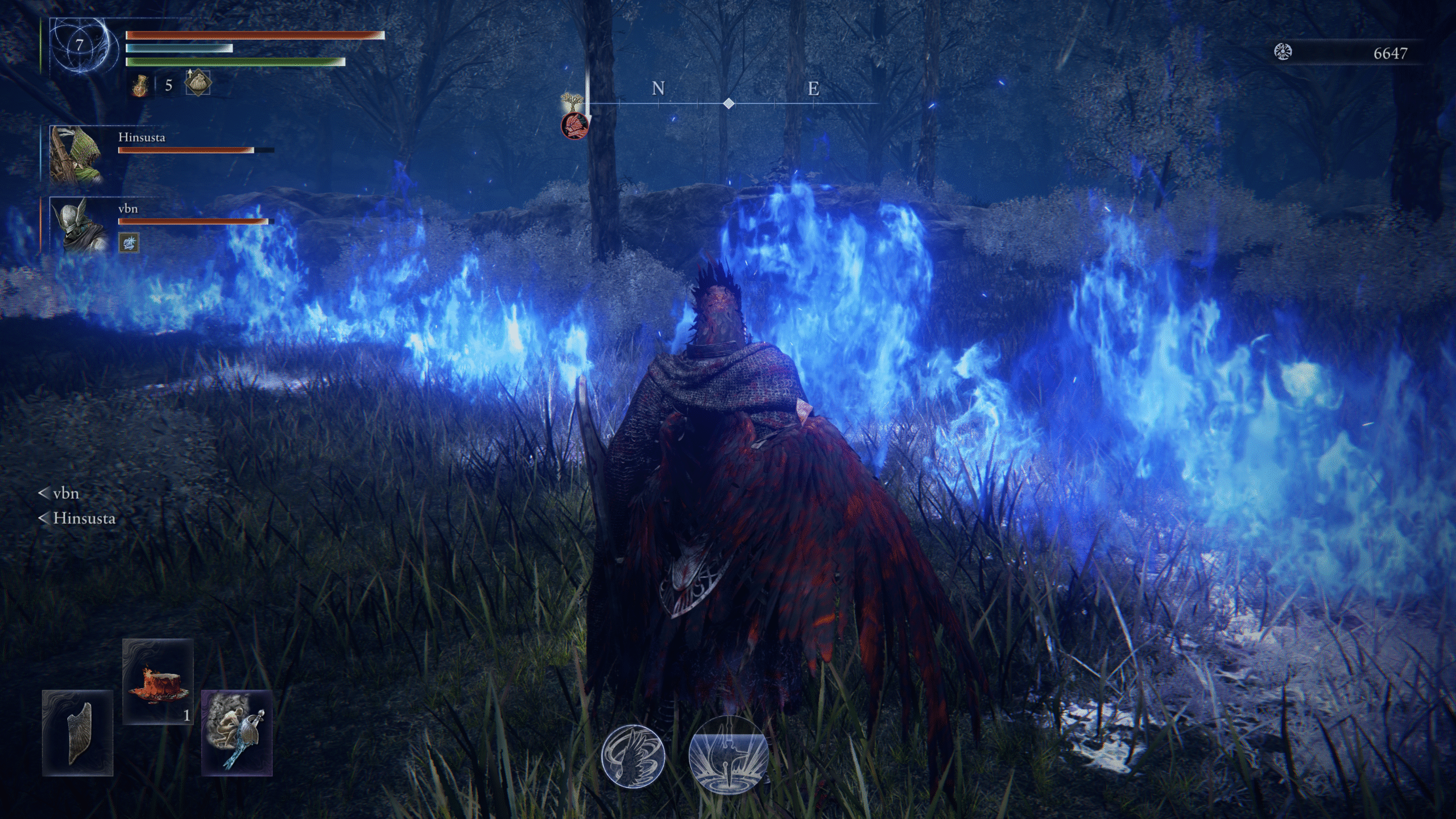Click the red marker icon on the compass
Image resolution: width=1456 pixels, height=819 pixels.
click(x=573, y=126)
